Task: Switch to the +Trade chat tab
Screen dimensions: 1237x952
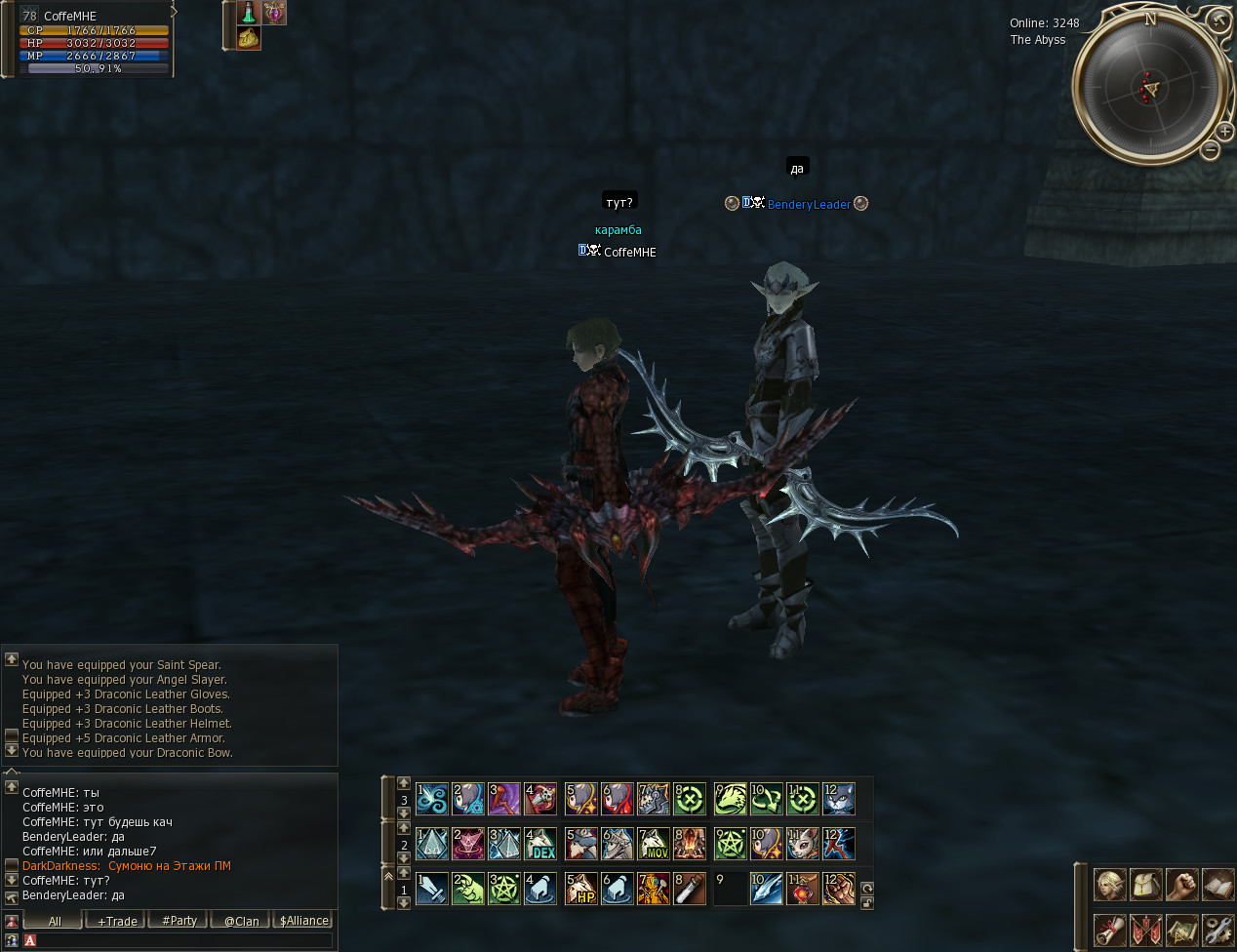Action: (x=117, y=921)
